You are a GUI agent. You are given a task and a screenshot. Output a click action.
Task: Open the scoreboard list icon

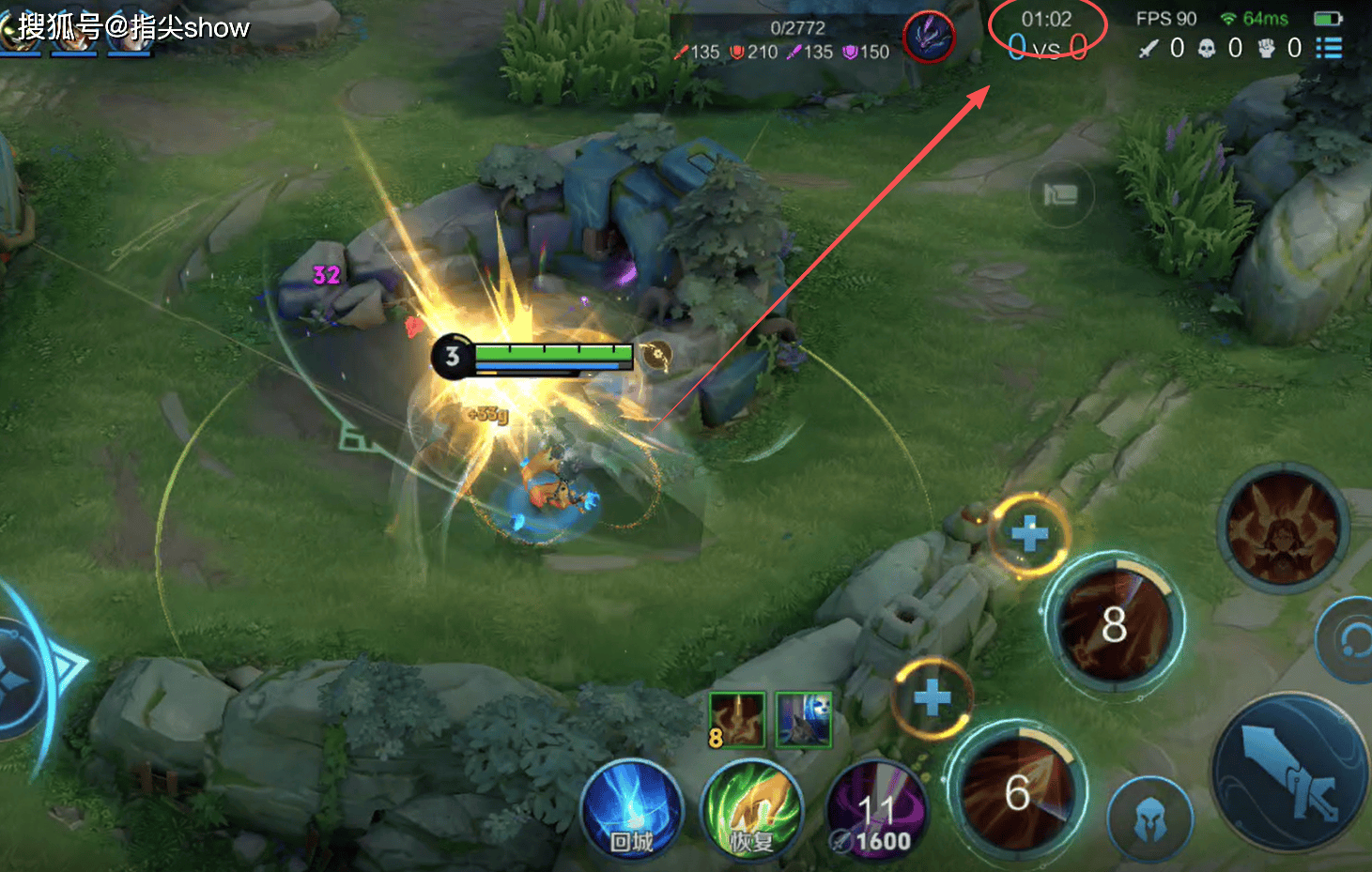click(1328, 48)
